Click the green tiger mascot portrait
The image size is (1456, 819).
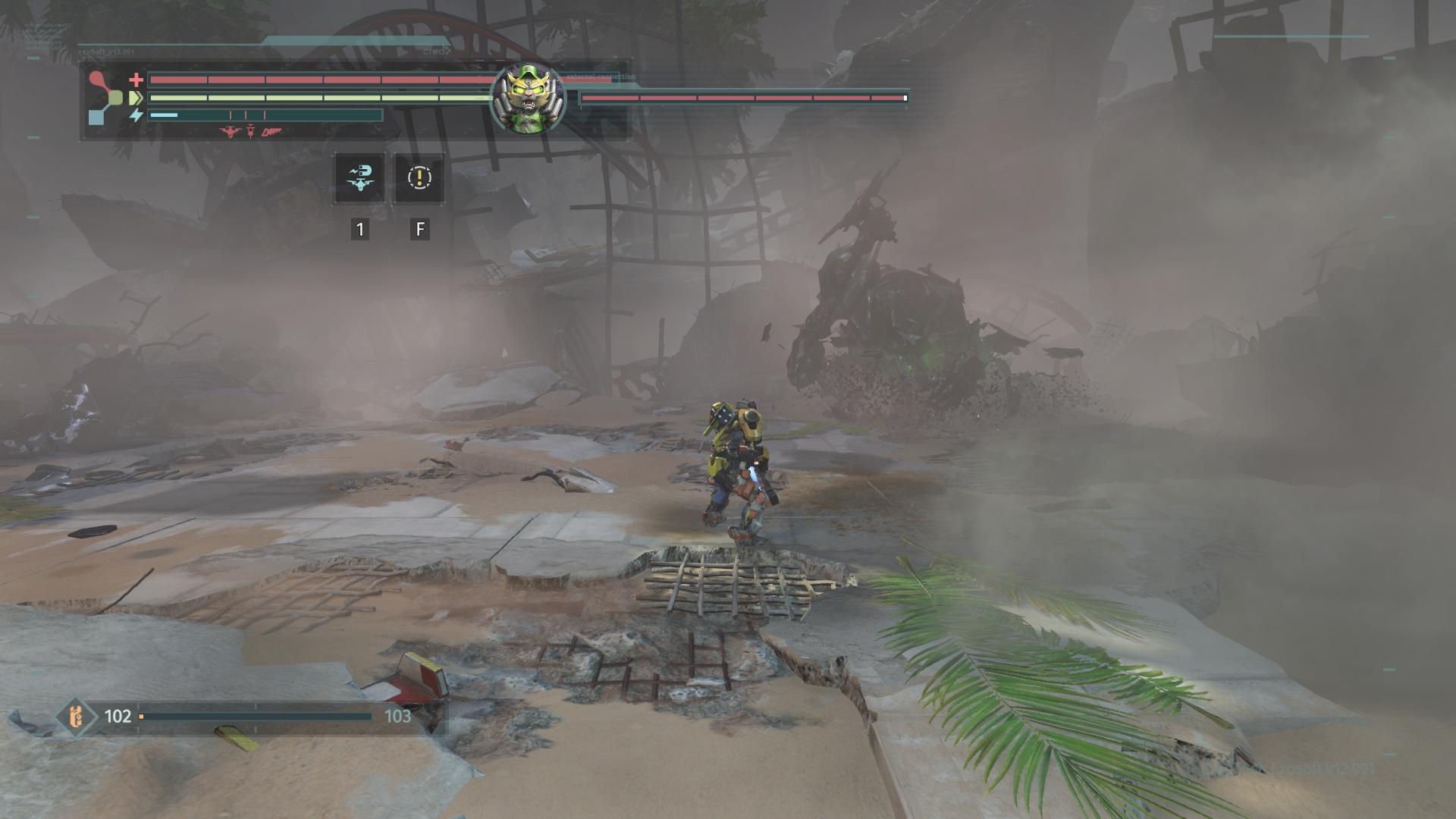tap(528, 99)
